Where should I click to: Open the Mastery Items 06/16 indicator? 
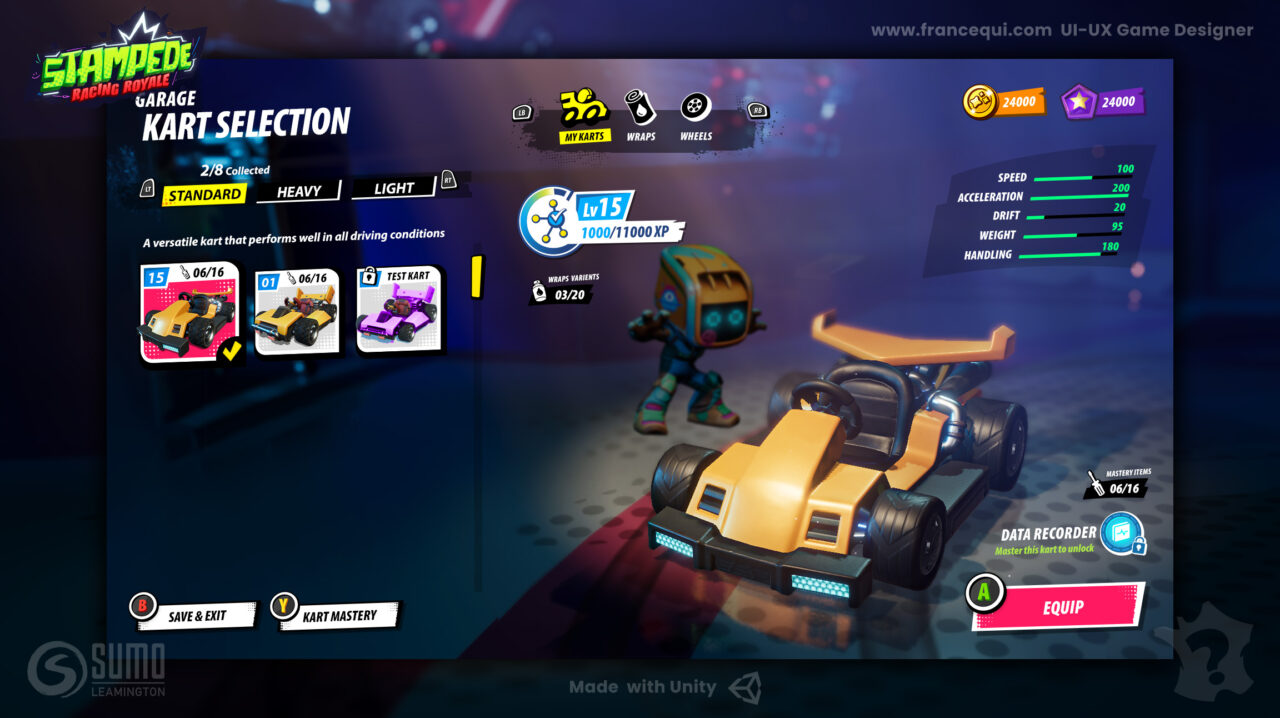pos(1117,486)
